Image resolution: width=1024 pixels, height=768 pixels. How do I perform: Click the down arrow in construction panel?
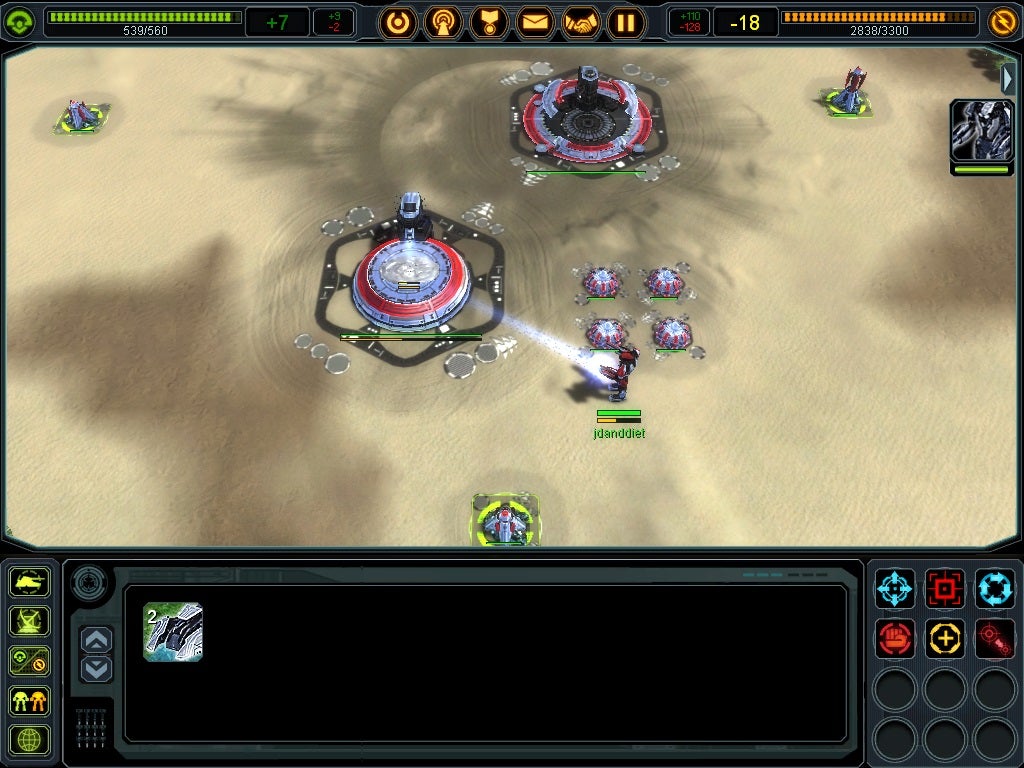point(96,669)
